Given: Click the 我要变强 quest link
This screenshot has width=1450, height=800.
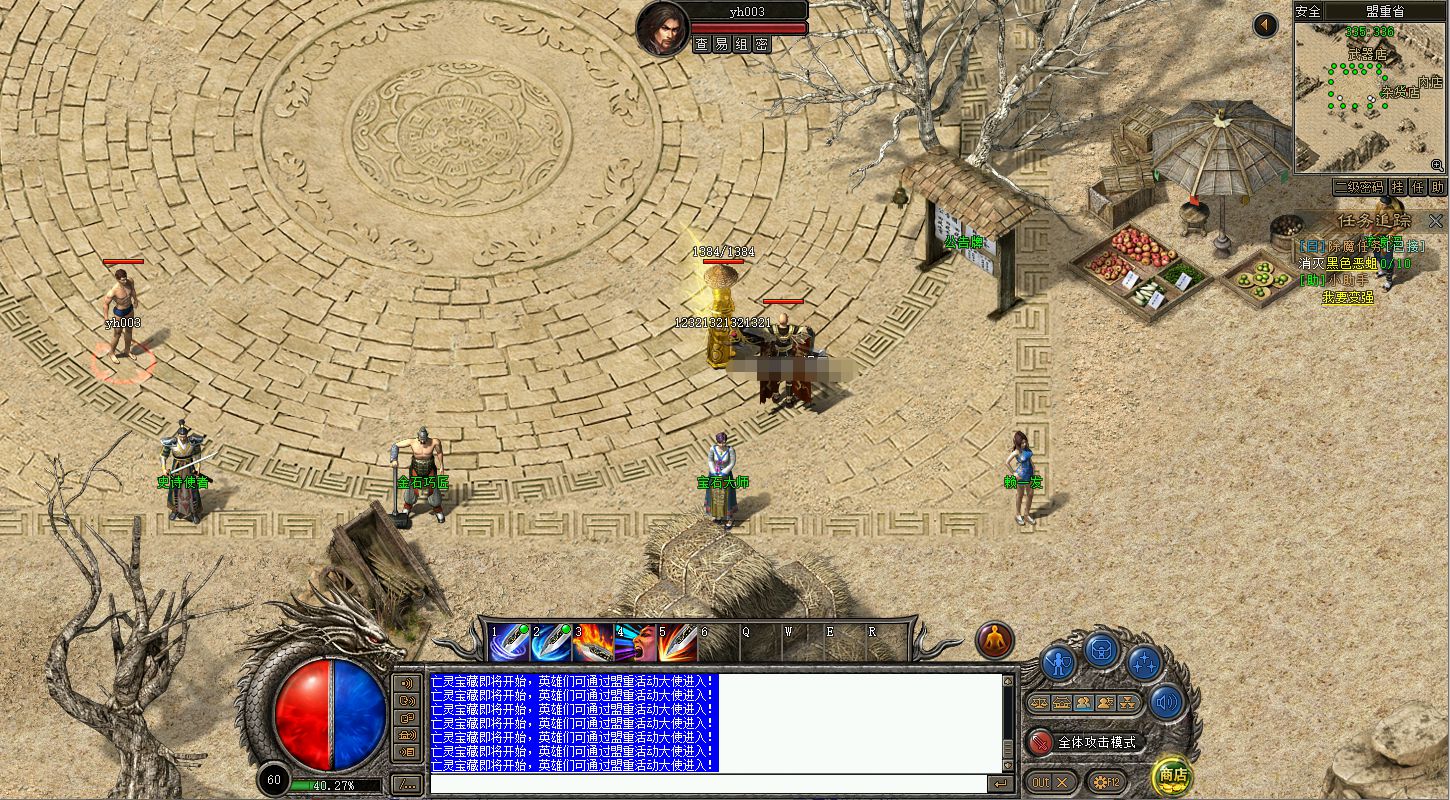Looking at the screenshot, I should coord(1348,297).
